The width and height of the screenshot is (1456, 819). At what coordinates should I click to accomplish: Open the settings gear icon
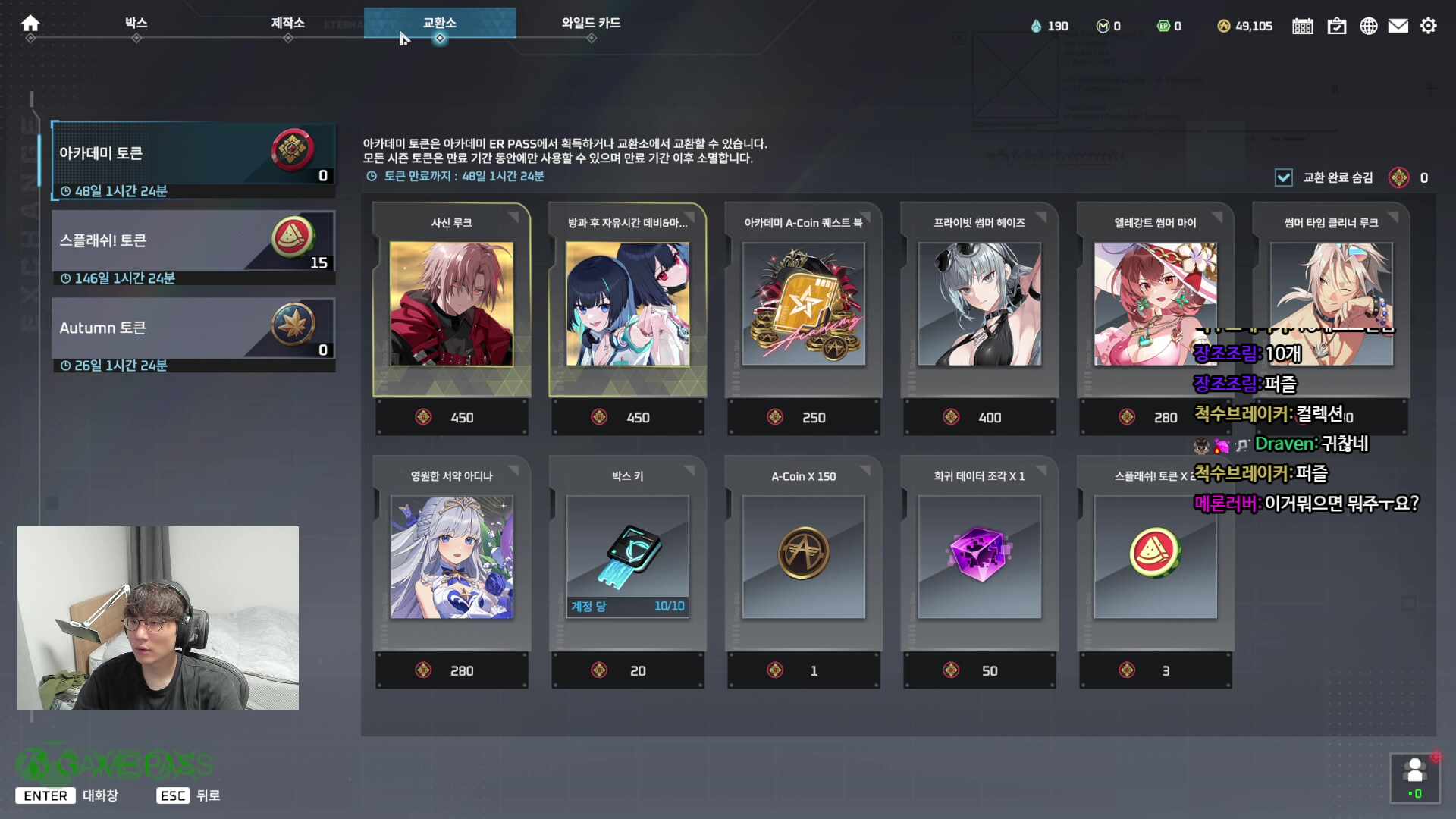[x=1429, y=25]
